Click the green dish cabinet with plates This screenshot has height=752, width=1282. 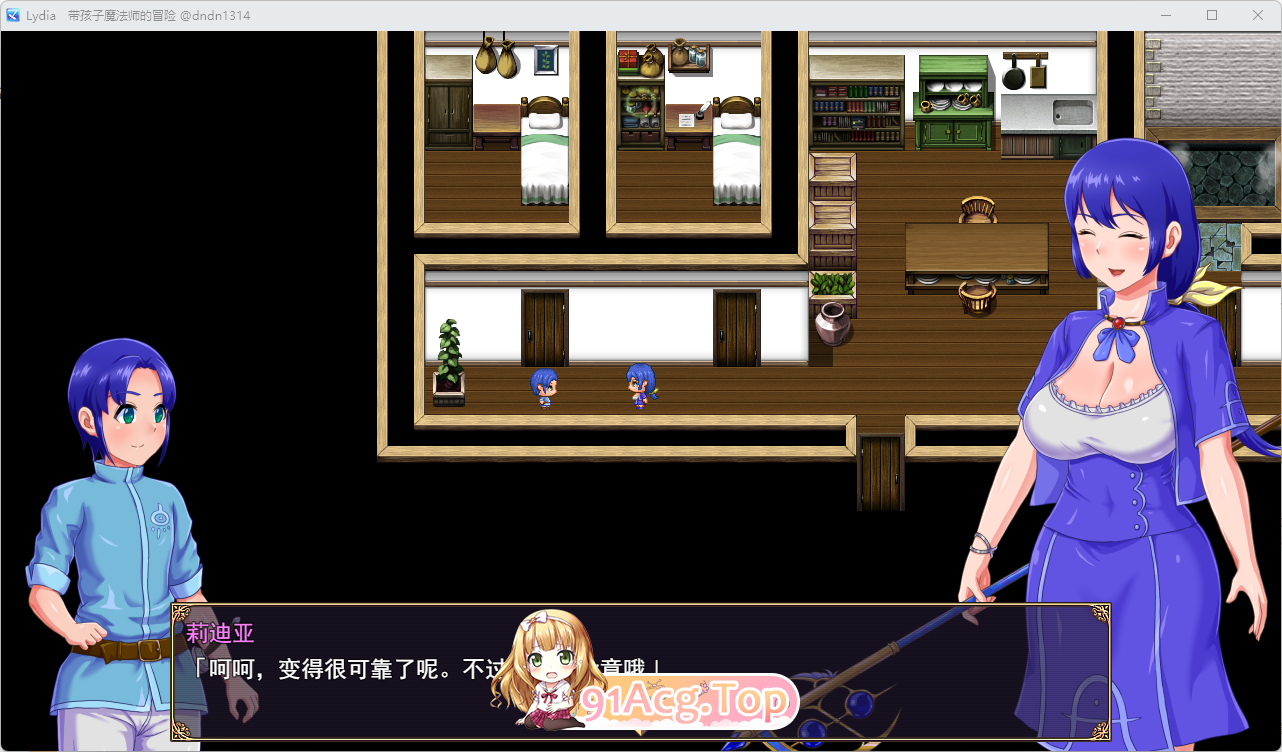click(950, 105)
